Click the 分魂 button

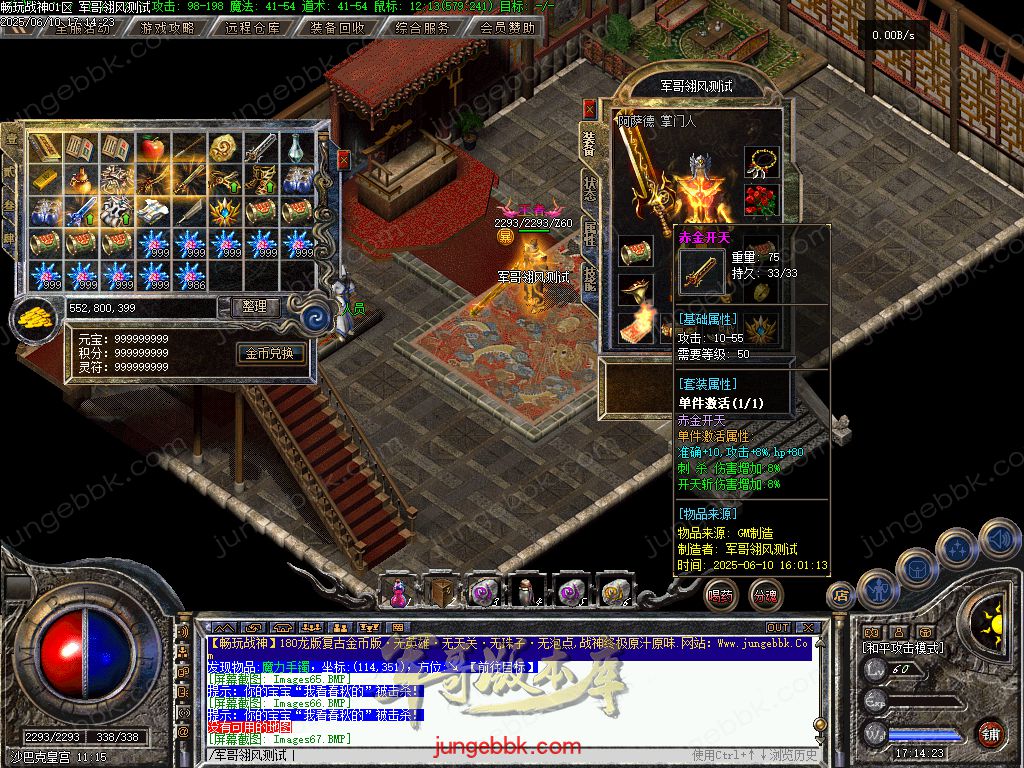(x=766, y=596)
